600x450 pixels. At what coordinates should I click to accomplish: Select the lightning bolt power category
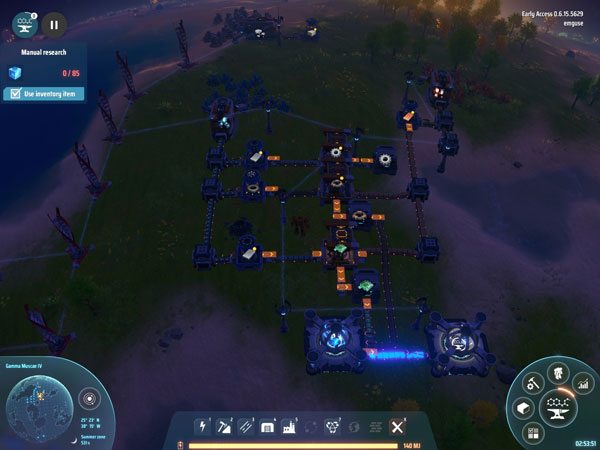click(x=201, y=426)
